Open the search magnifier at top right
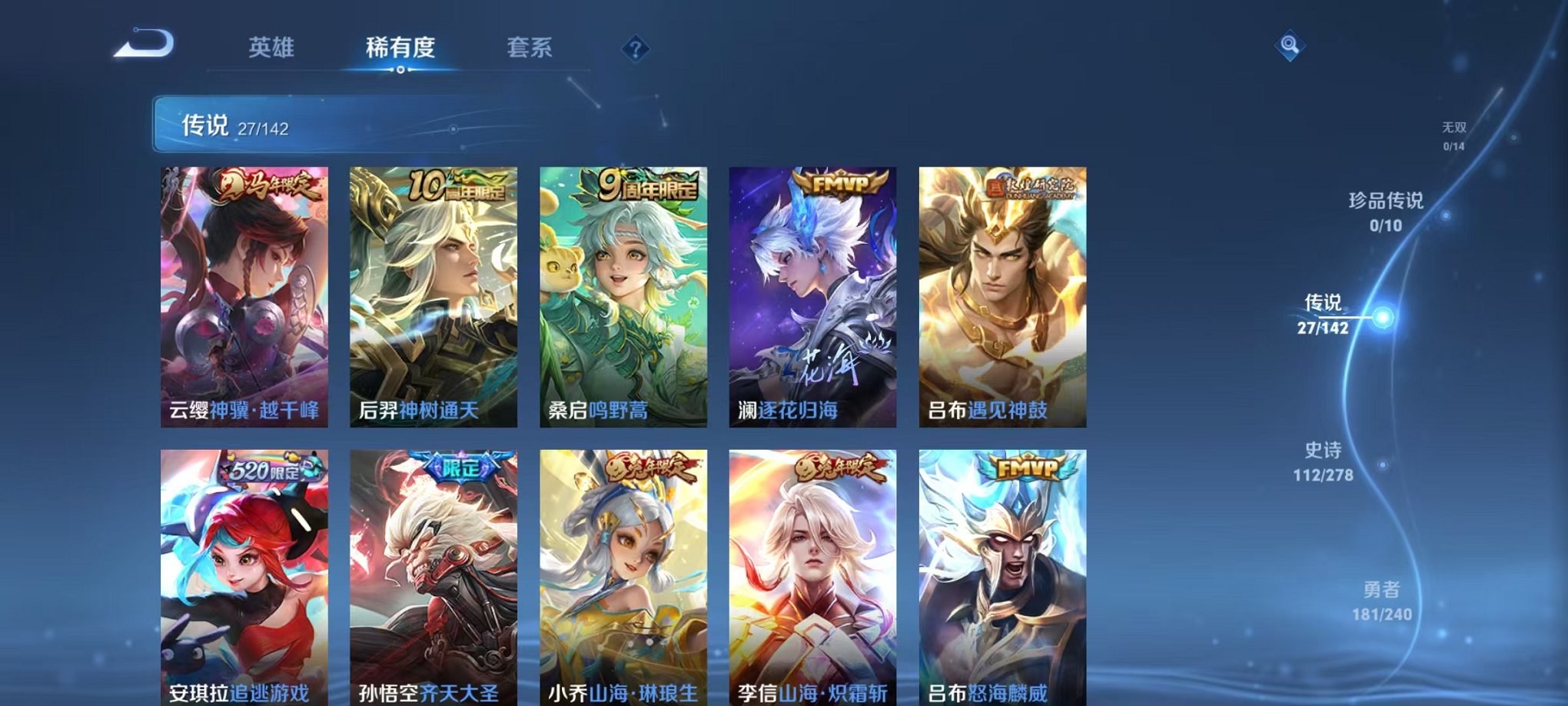The width and height of the screenshot is (1568, 706). coord(1291,45)
